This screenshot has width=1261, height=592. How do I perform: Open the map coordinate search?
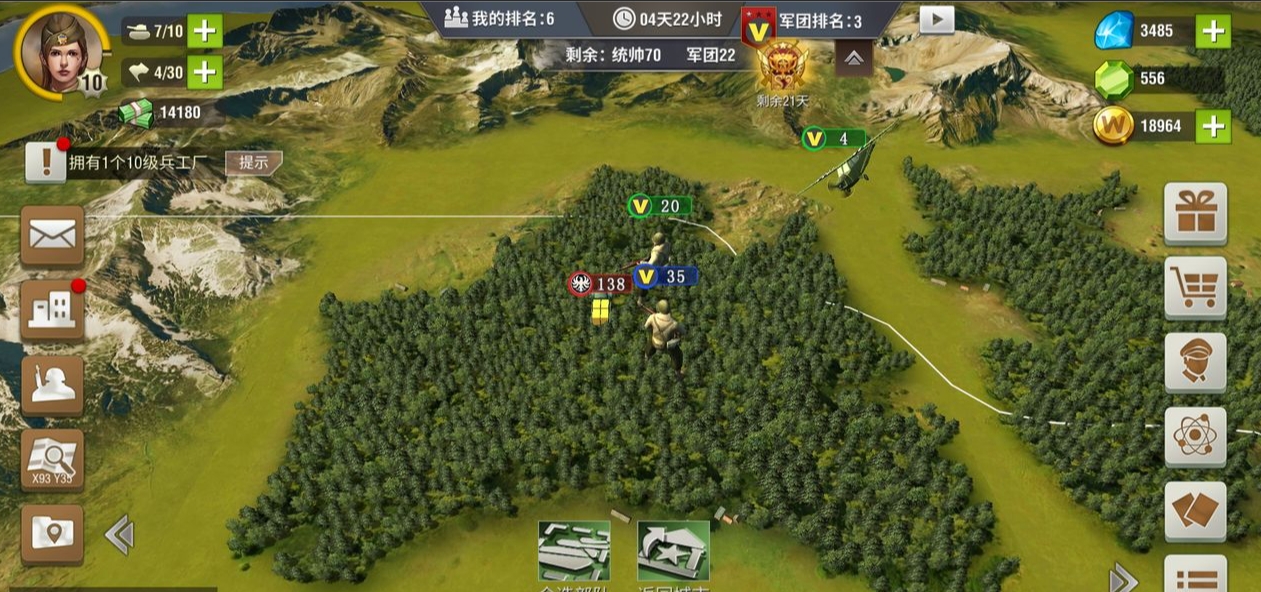click(52, 460)
